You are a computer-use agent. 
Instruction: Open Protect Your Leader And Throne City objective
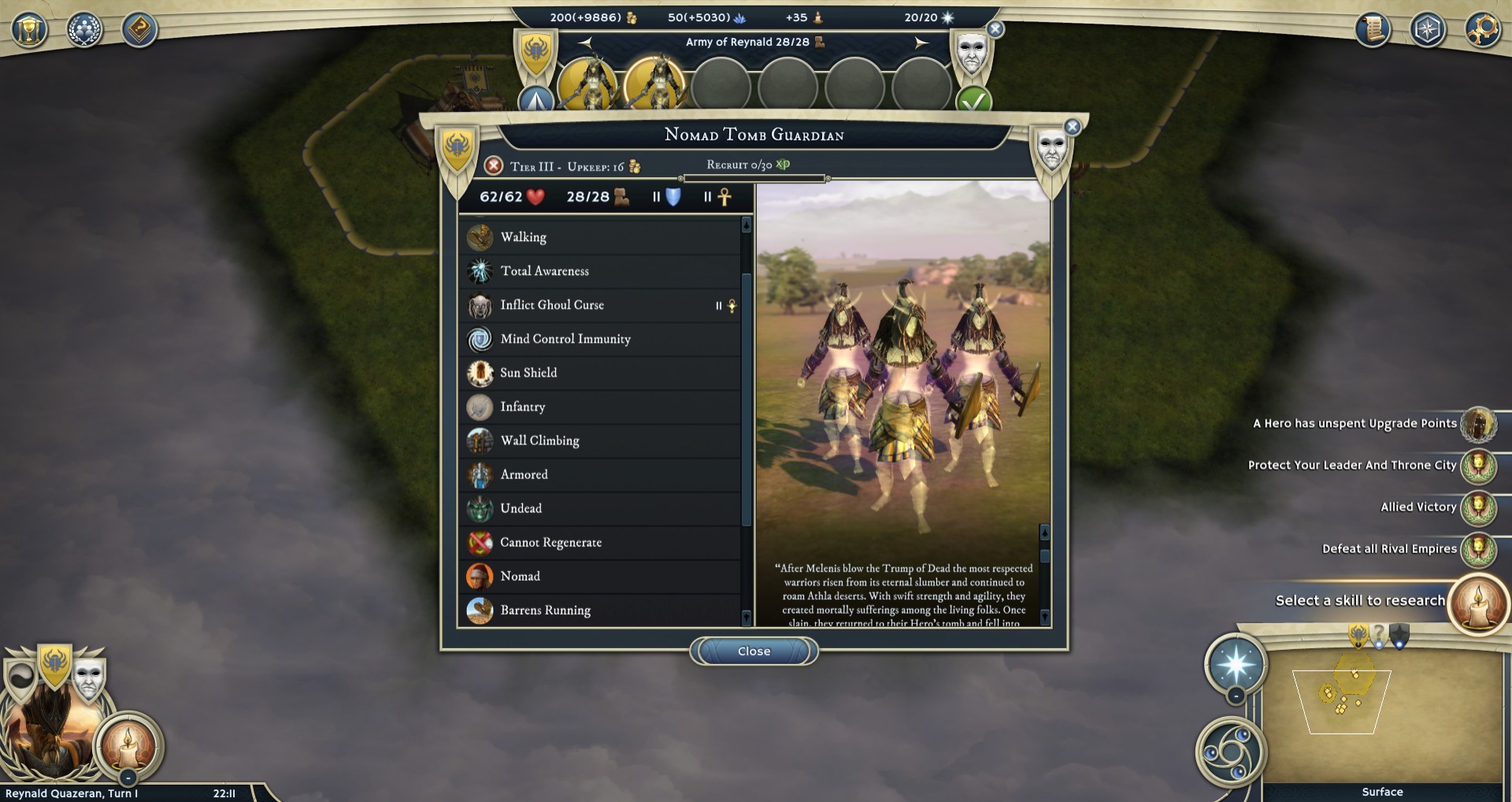(x=1477, y=466)
